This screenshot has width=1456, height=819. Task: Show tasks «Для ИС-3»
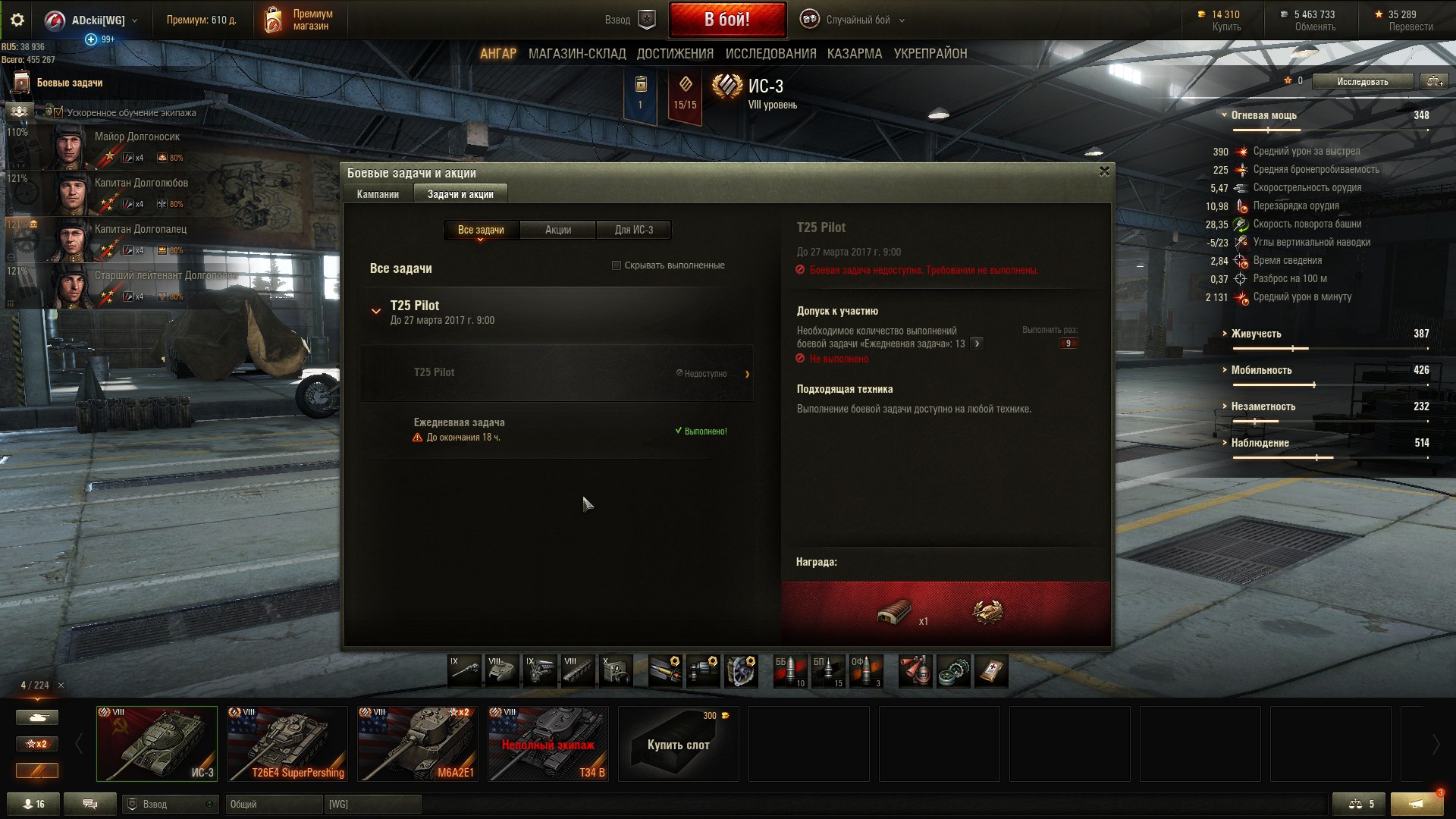pyautogui.click(x=633, y=230)
